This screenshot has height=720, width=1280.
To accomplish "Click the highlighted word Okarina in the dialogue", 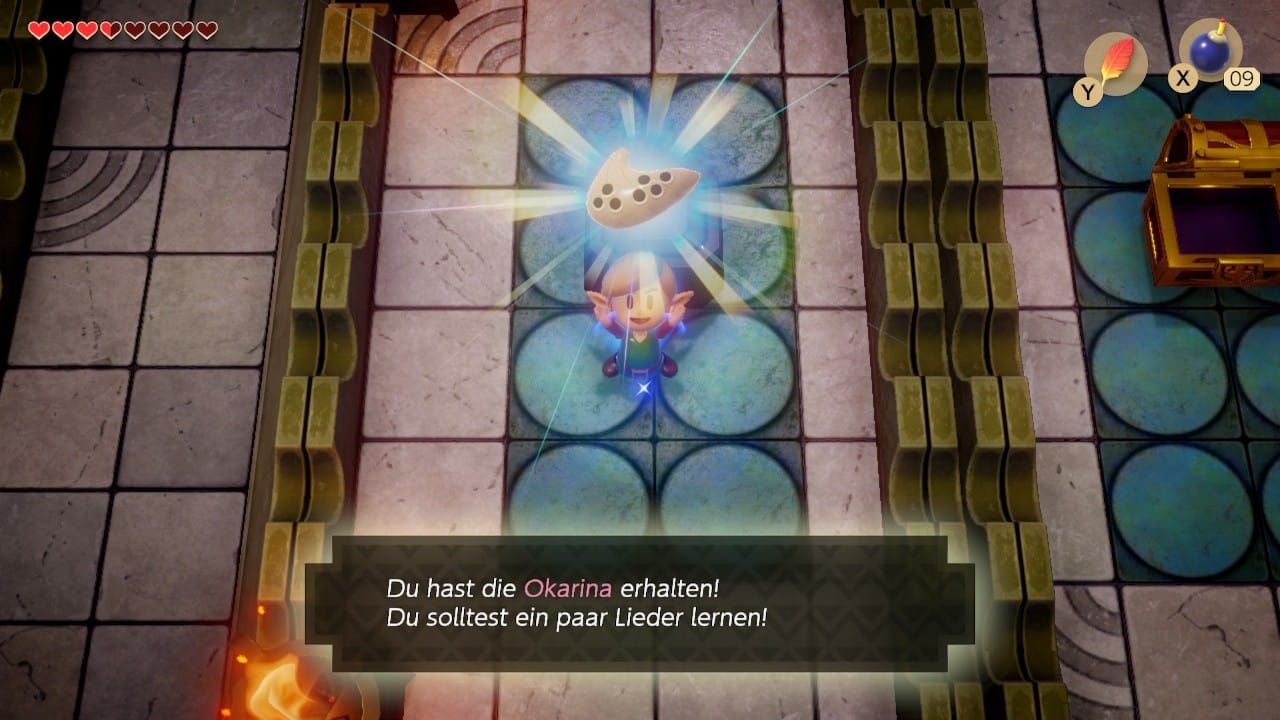I will point(568,588).
